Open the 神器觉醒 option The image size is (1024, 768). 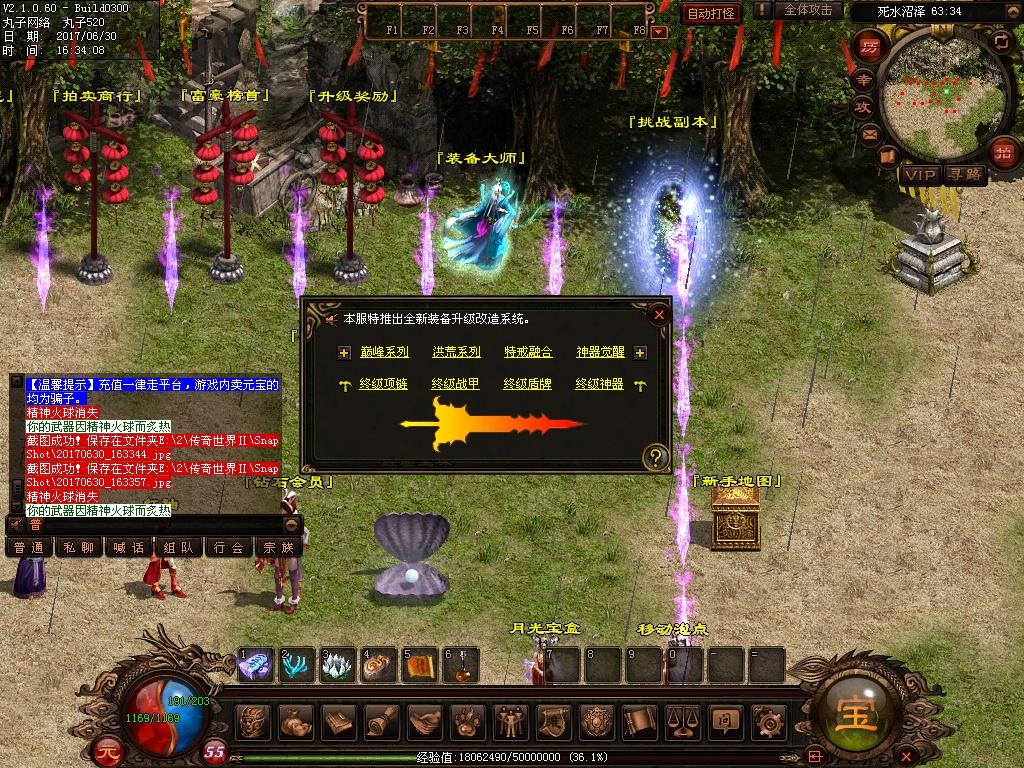click(600, 352)
